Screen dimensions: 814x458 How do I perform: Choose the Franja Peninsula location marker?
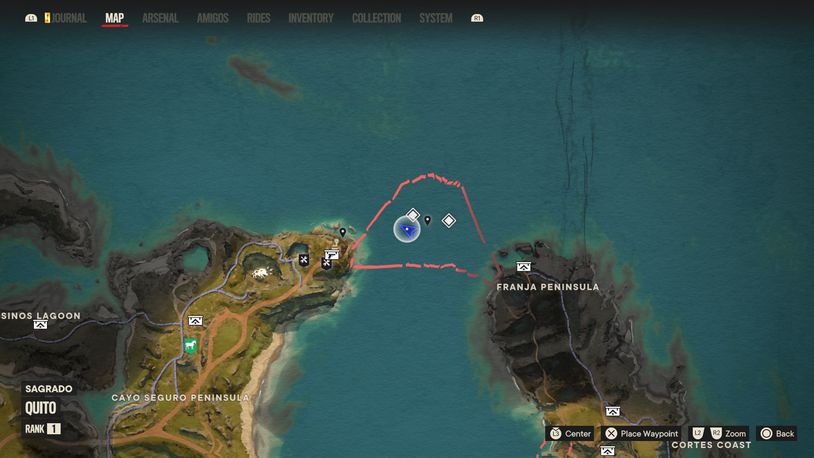(x=524, y=267)
